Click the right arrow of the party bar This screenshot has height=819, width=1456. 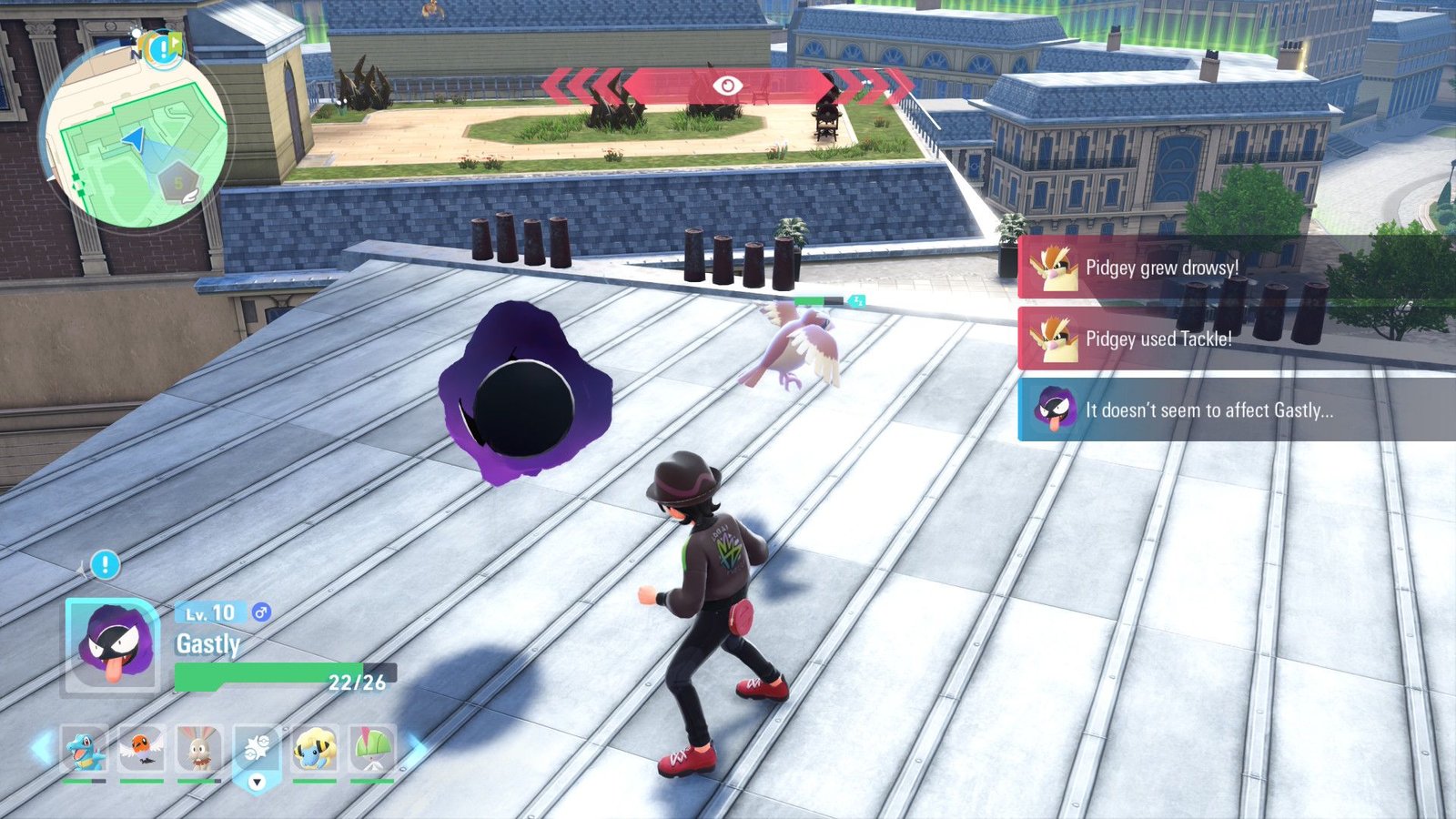tap(416, 748)
